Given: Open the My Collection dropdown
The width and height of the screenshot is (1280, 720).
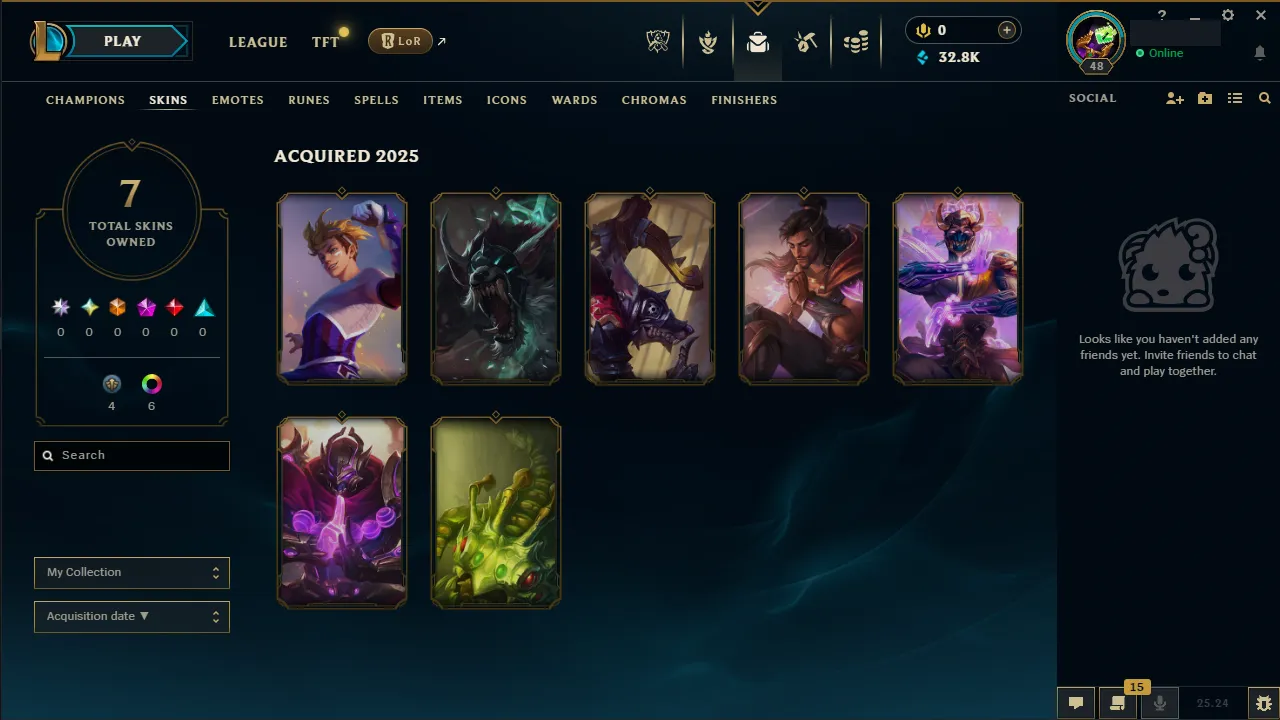Looking at the screenshot, I should coord(131,572).
